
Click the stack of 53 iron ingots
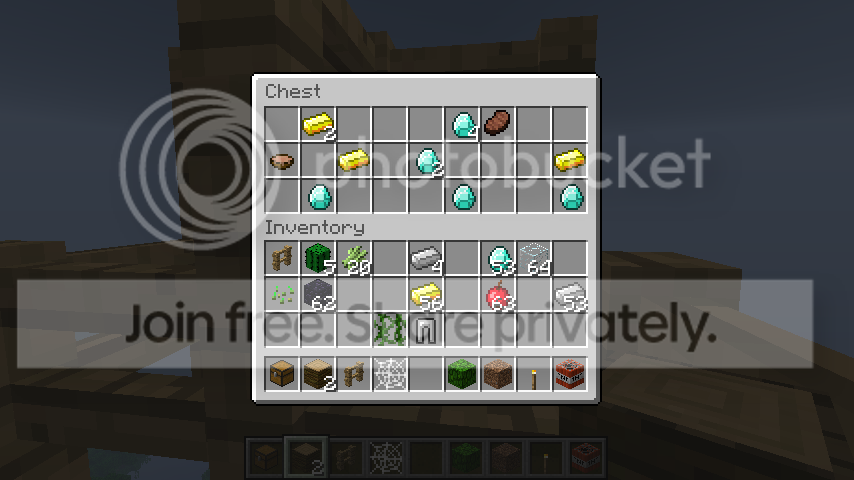pyautogui.click(x=570, y=295)
